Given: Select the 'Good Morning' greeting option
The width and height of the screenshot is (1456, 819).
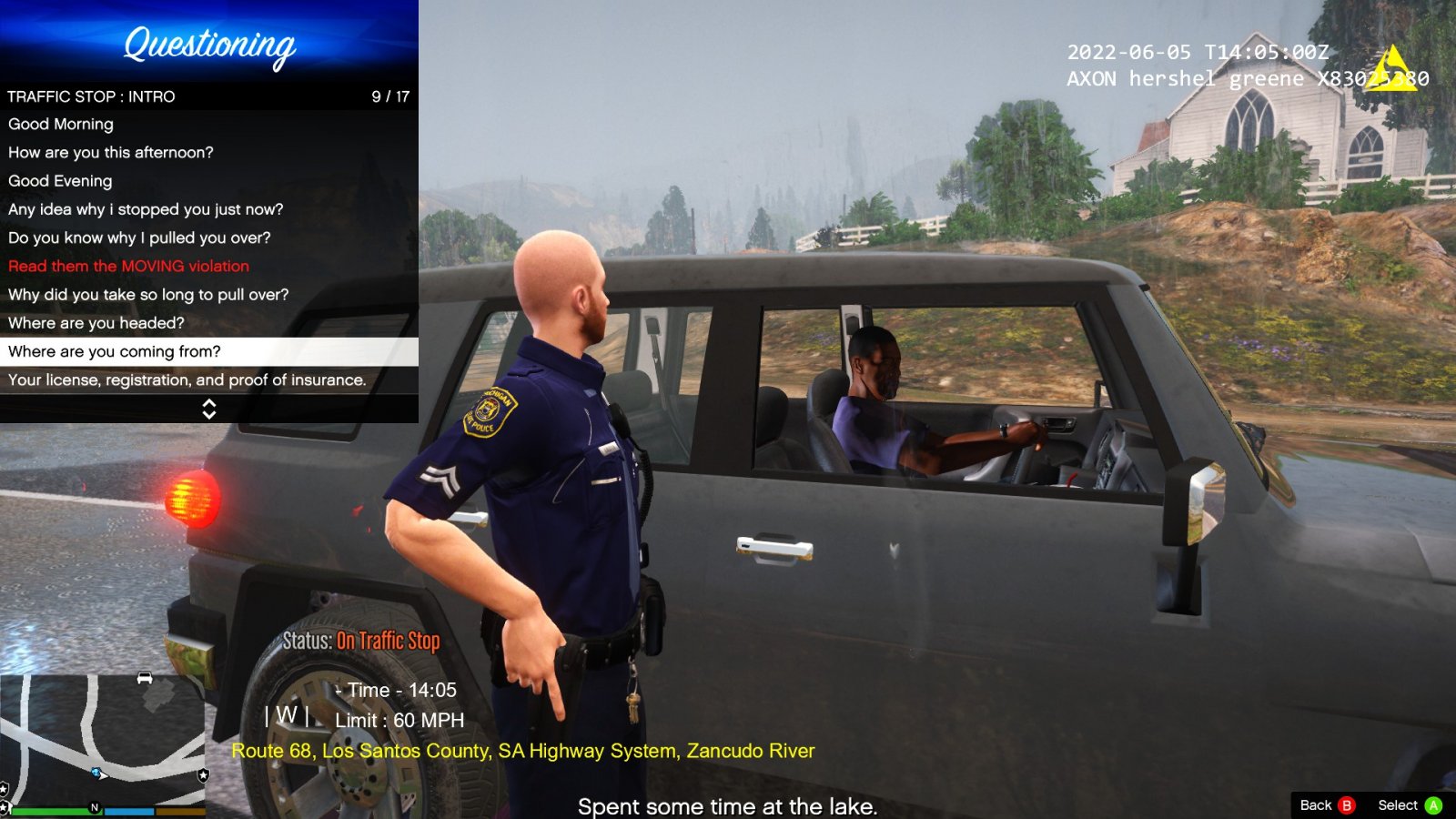Looking at the screenshot, I should click(60, 125).
